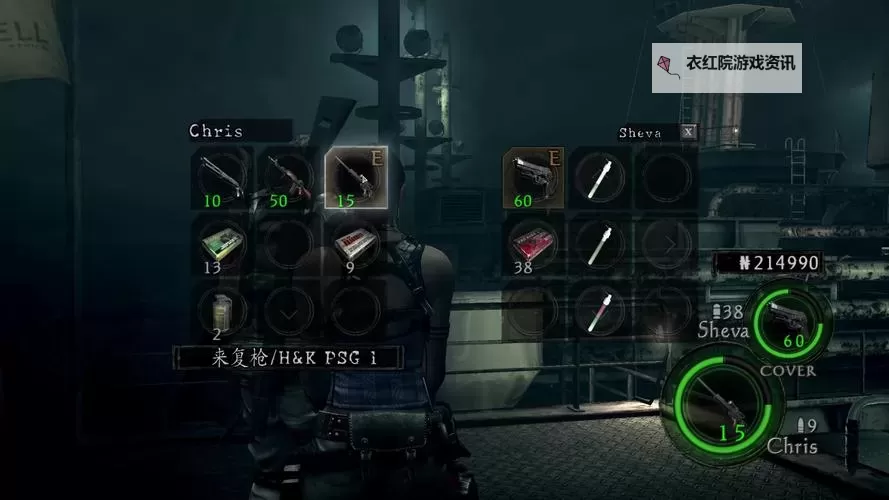The width and height of the screenshot is (889, 500).
Task: Choose the AK-74 assault rifle slot
Action: click(288, 178)
